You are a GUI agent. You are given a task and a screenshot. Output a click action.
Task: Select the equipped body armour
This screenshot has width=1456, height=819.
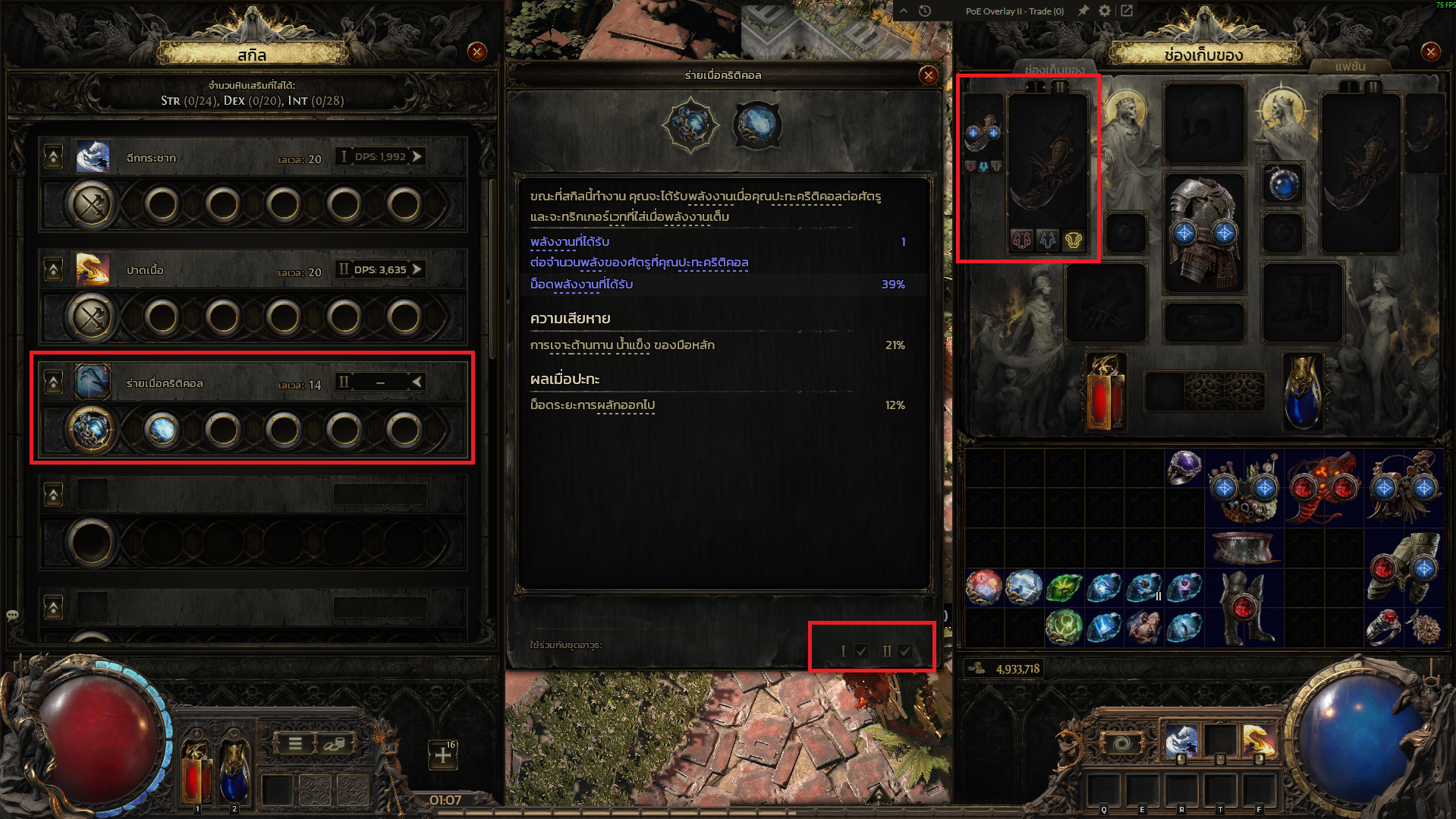[1204, 232]
